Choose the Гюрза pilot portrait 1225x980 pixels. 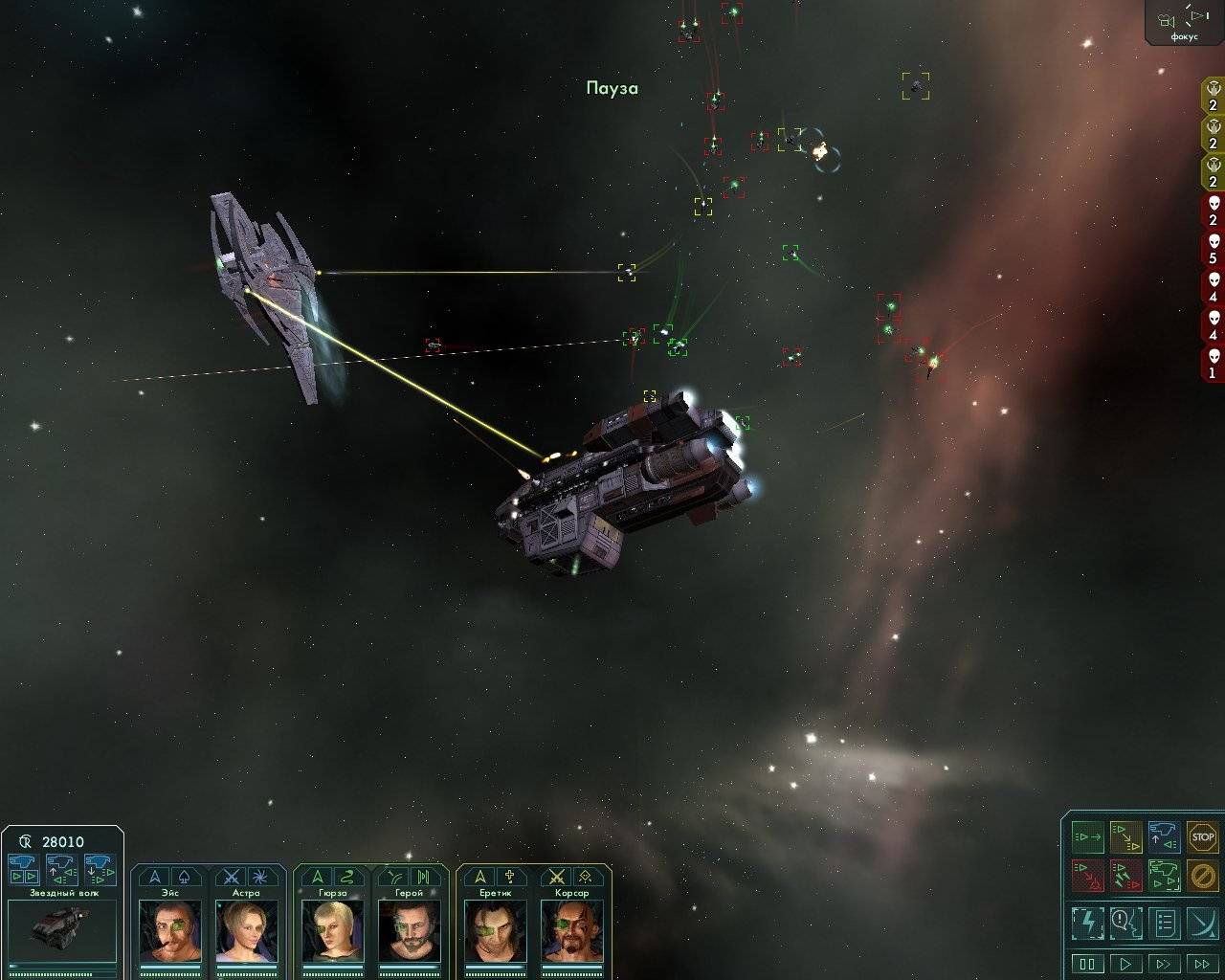[x=332, y=930]
